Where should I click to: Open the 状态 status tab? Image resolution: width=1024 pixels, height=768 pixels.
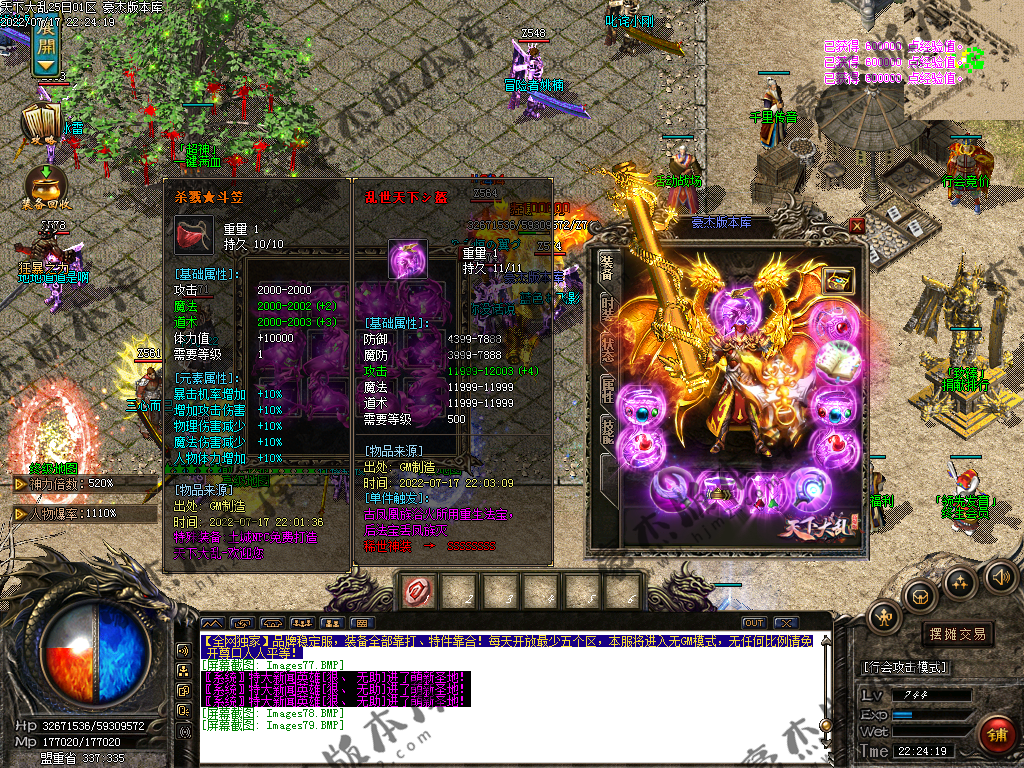point(606,349)
